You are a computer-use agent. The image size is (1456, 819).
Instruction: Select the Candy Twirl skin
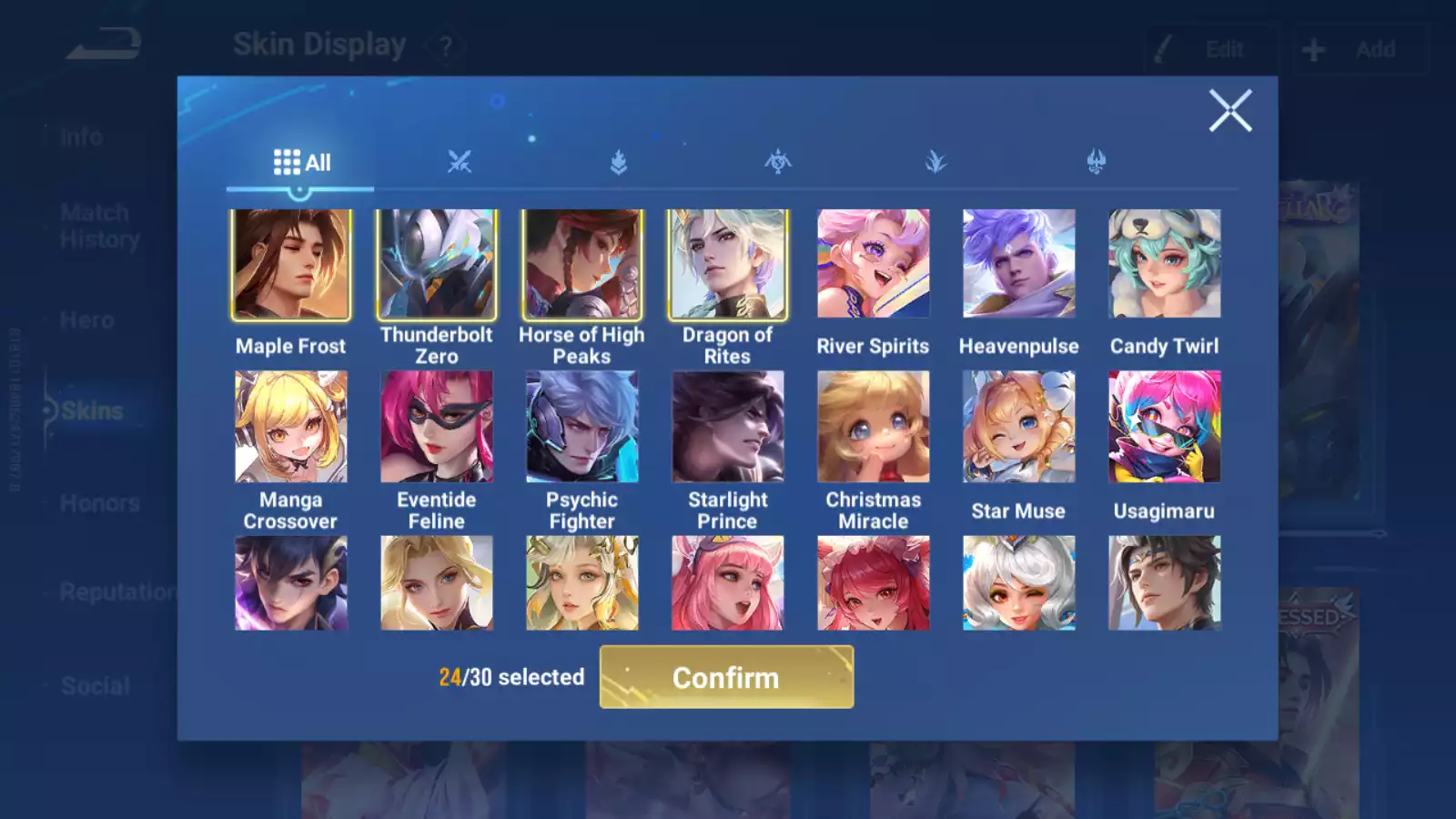[x=1165, y=265]
